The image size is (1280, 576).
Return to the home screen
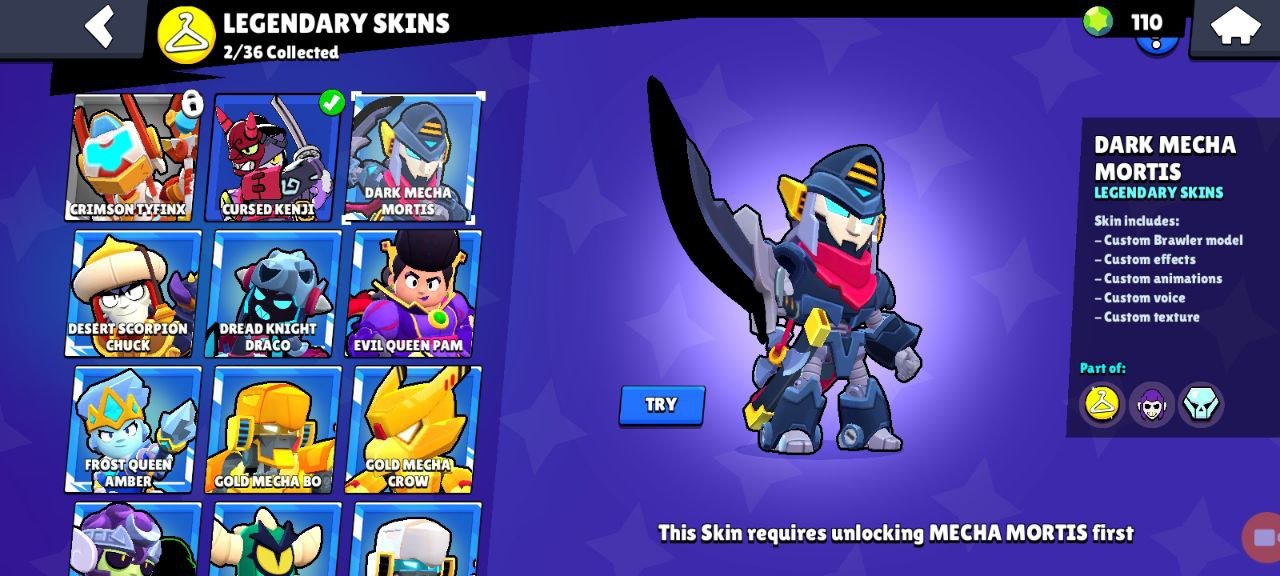point(1234,26)
